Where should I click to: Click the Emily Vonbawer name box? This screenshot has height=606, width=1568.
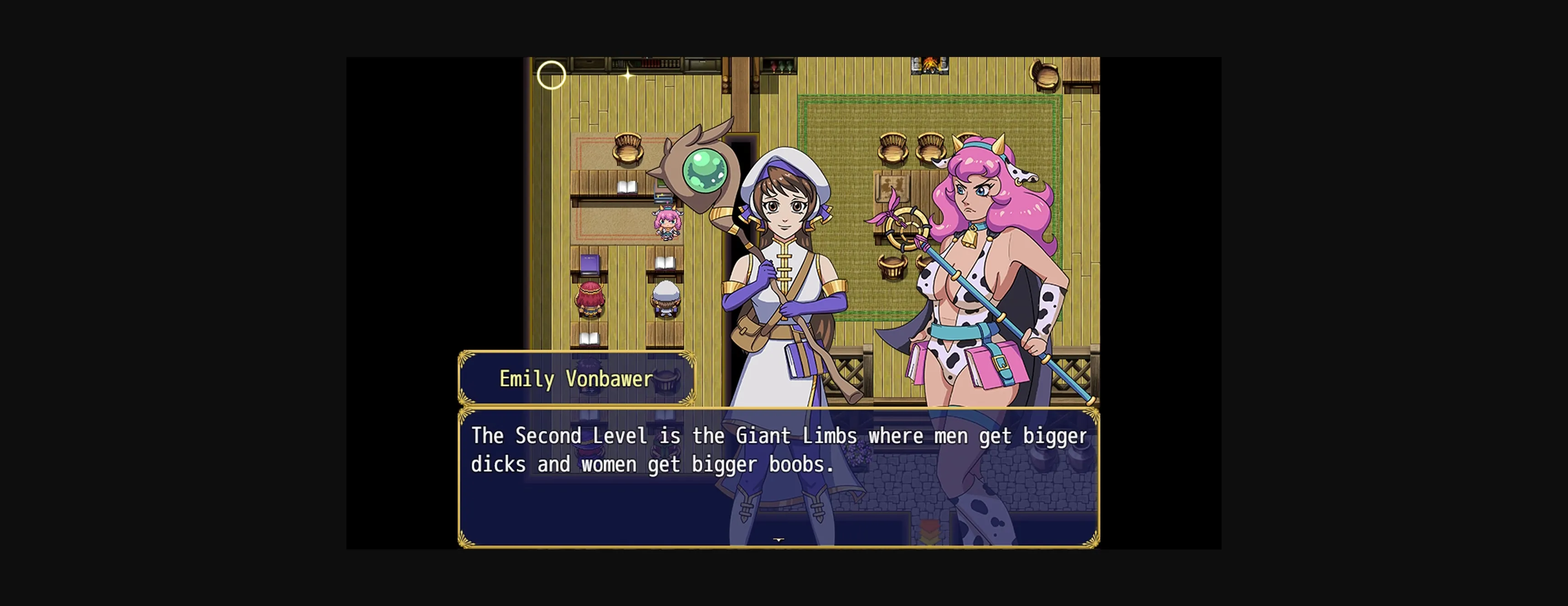click(x=575, y=379)
